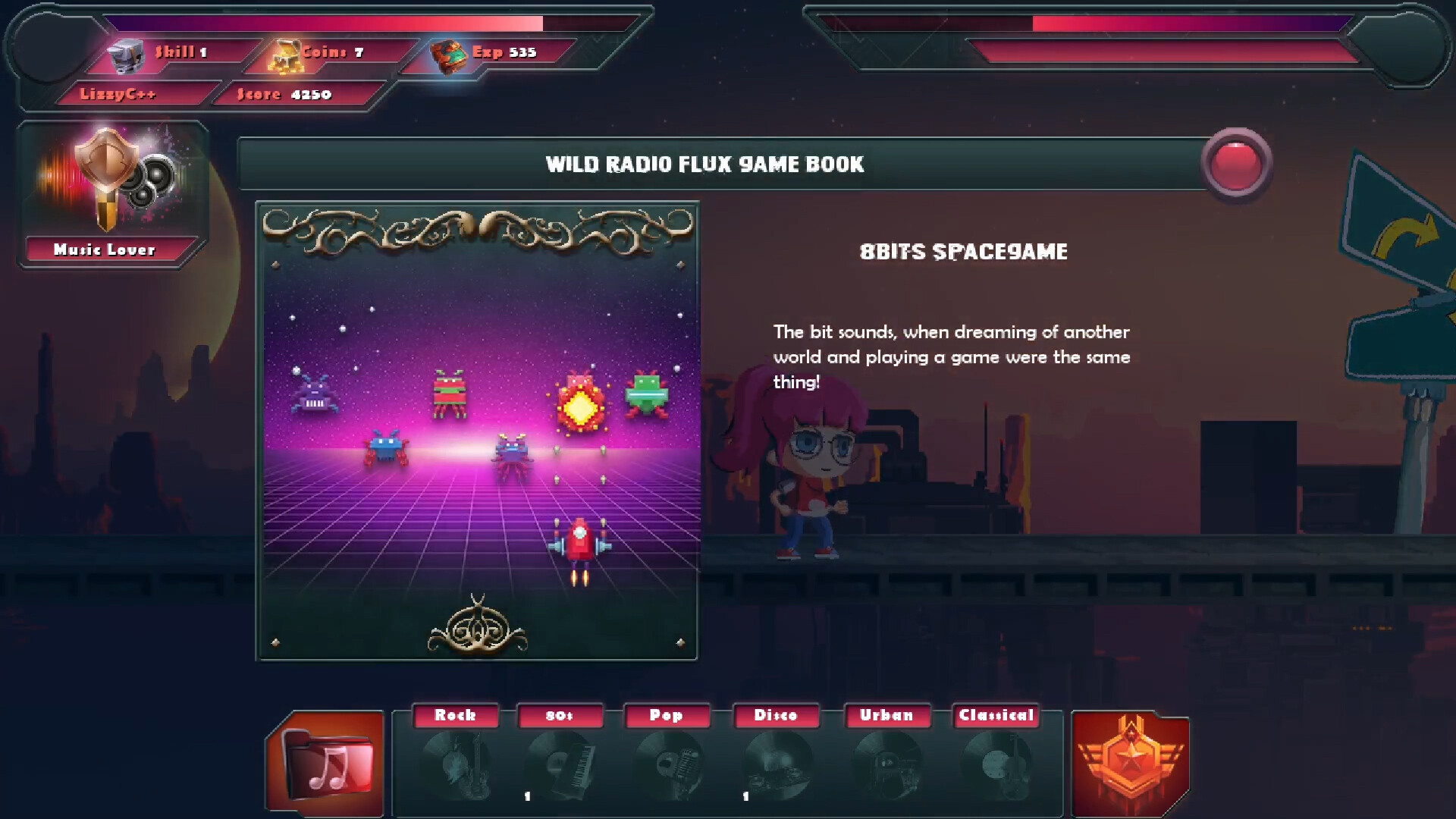The image size is (1456, 819).
Task: Select the Skill helmet icon
Action: click(x=126, y=56)
